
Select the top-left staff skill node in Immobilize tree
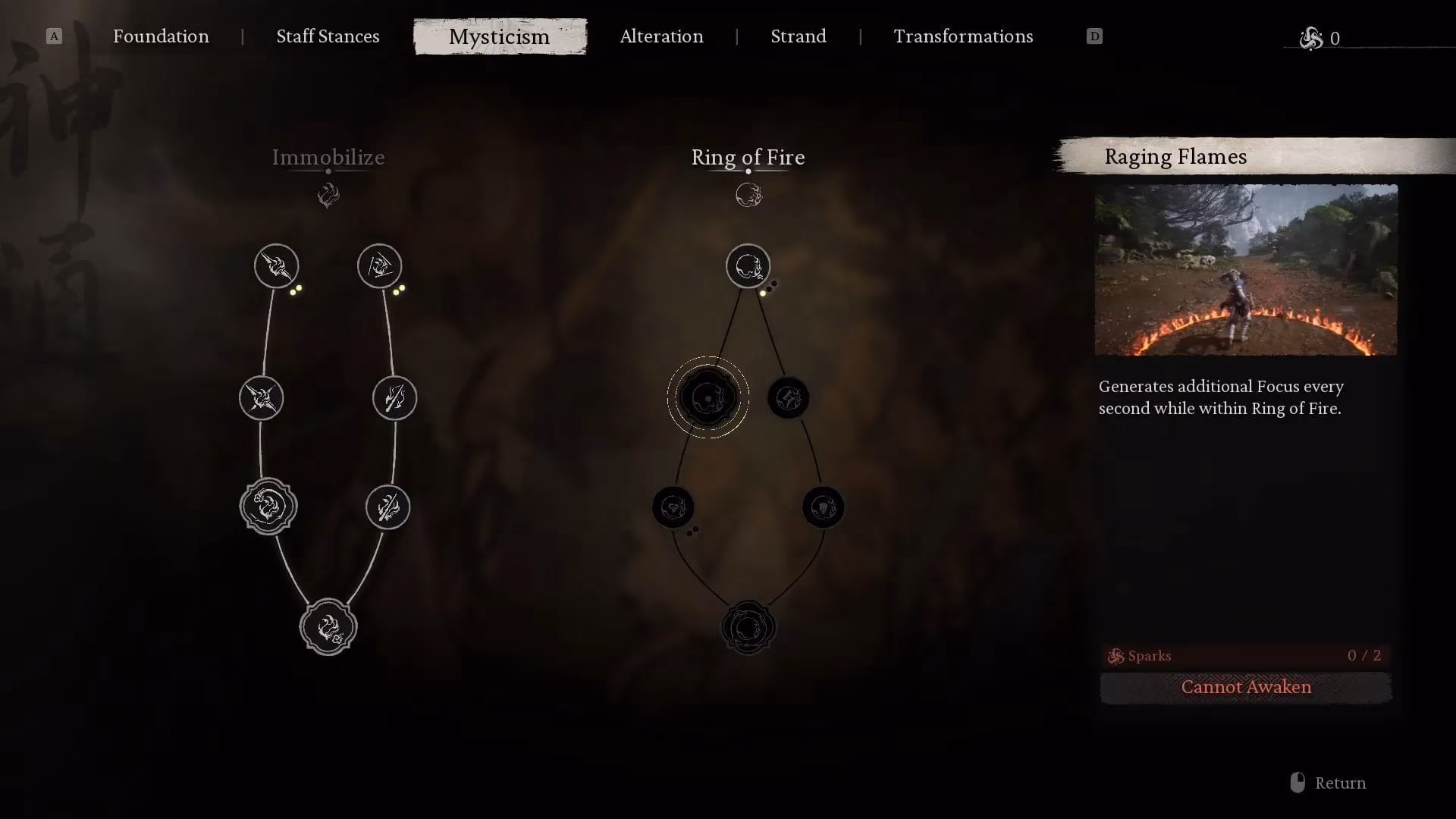[x=276, y=266]
